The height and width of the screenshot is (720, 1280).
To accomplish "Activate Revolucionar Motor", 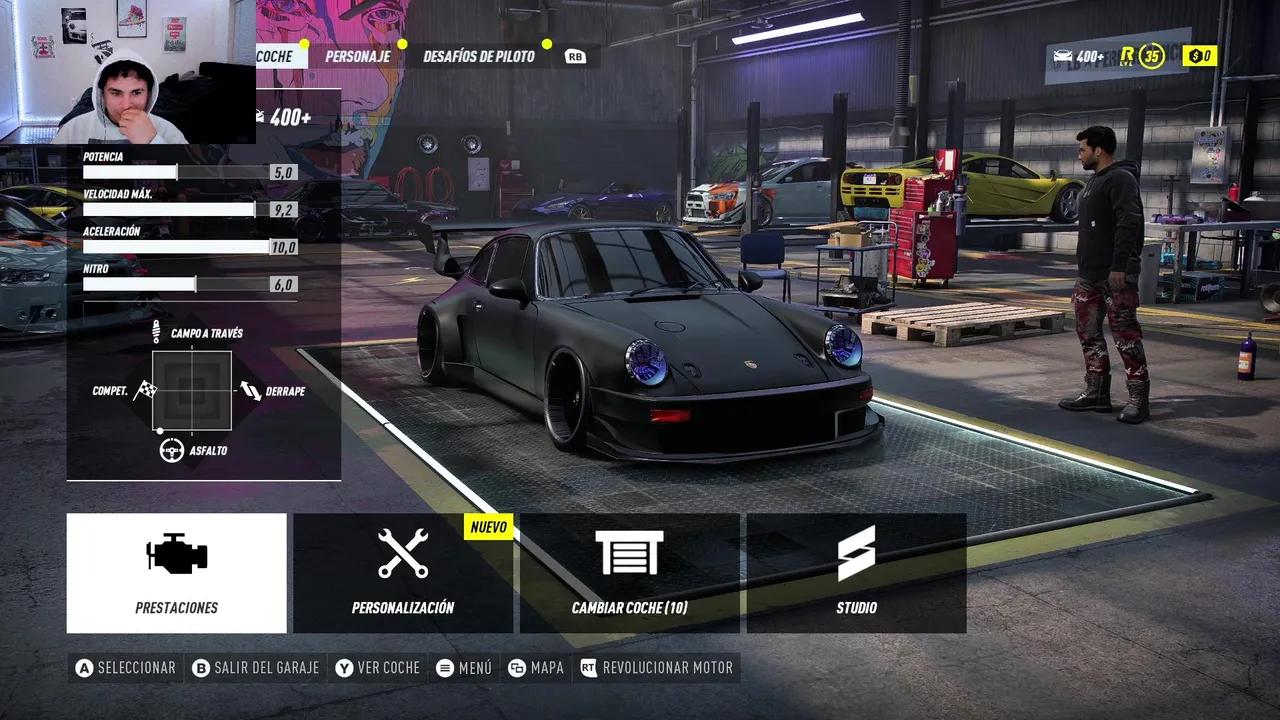I will [657, 668].
